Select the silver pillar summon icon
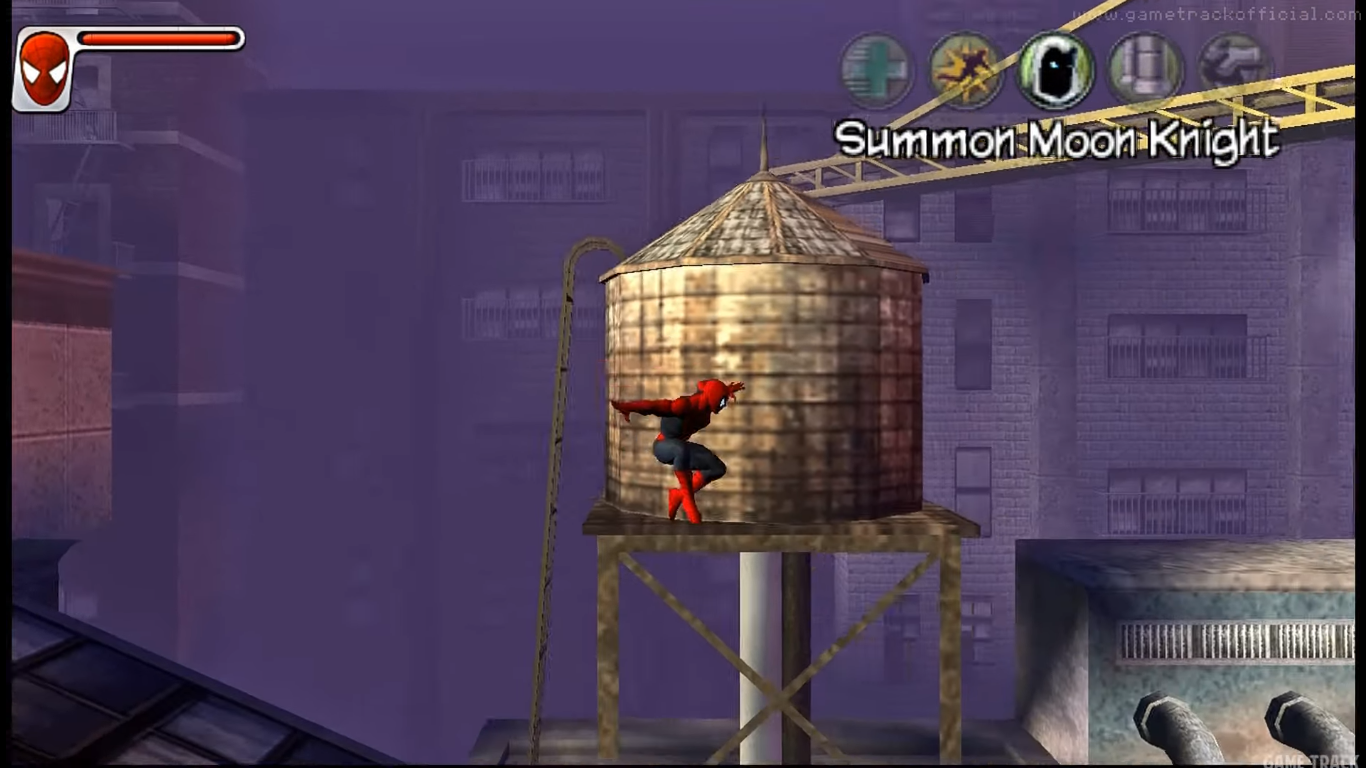1366x768 pixels. coord(1143,68)
